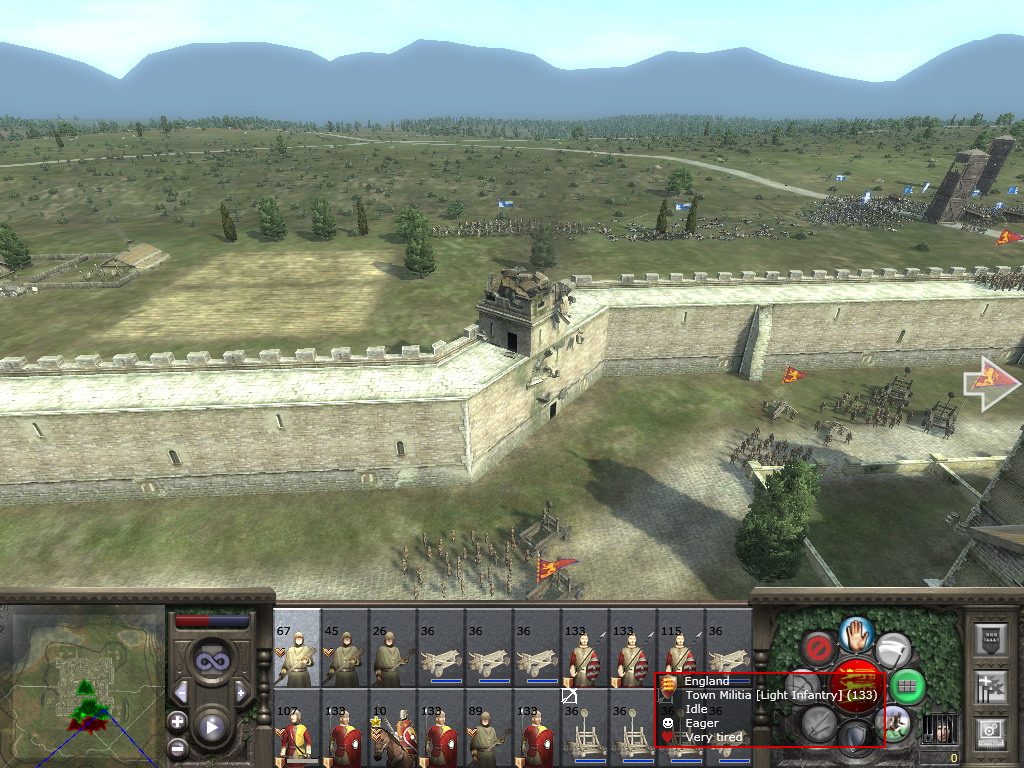Click the infinity symbol speed button
The height and width of the screenshot is (768, 1024).
[211, 661]
